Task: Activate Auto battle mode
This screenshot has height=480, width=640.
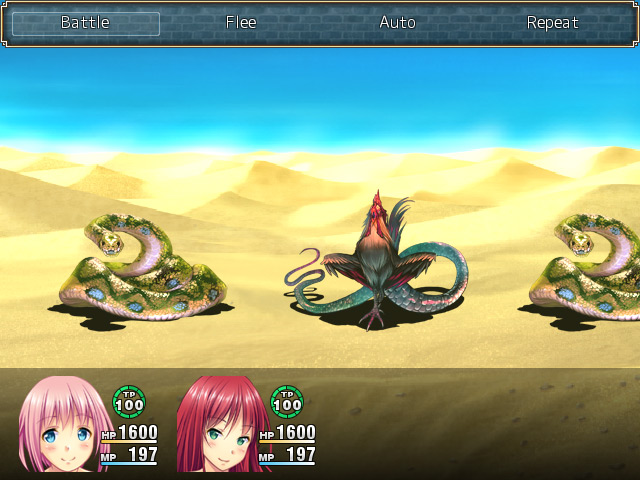Action: [397, 23]
